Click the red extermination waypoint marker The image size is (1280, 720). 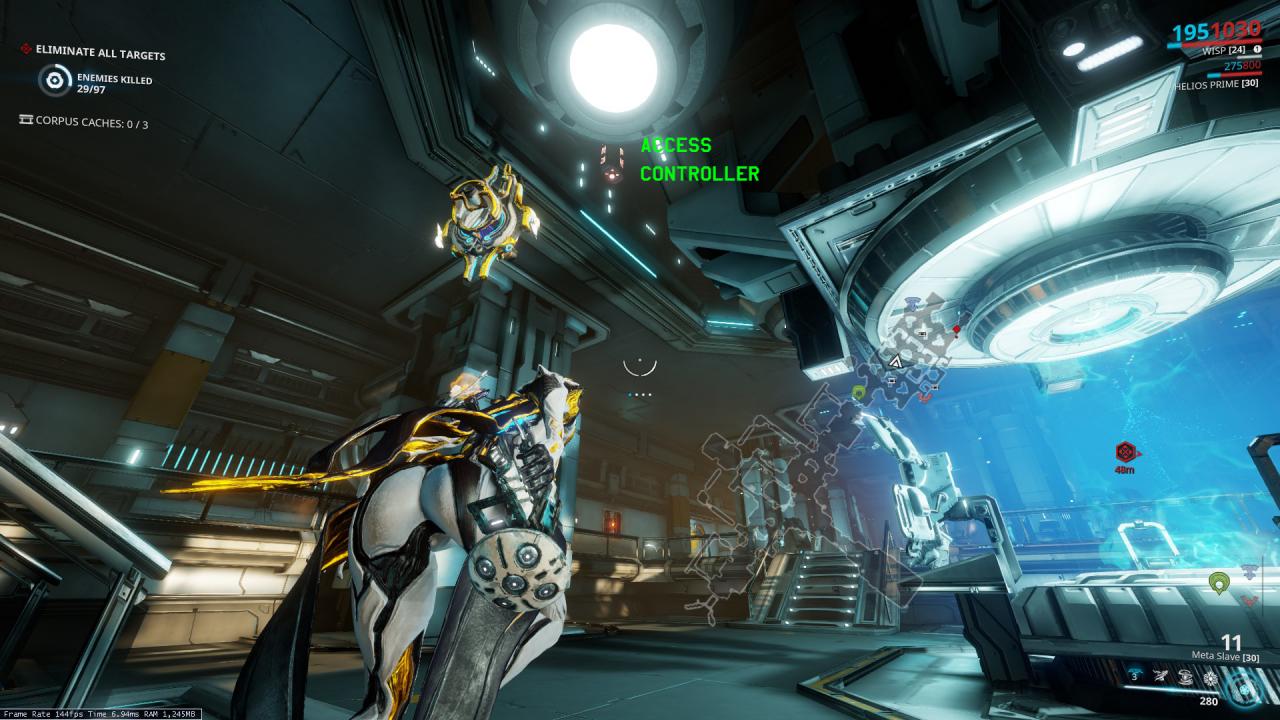click(1127, 451)
